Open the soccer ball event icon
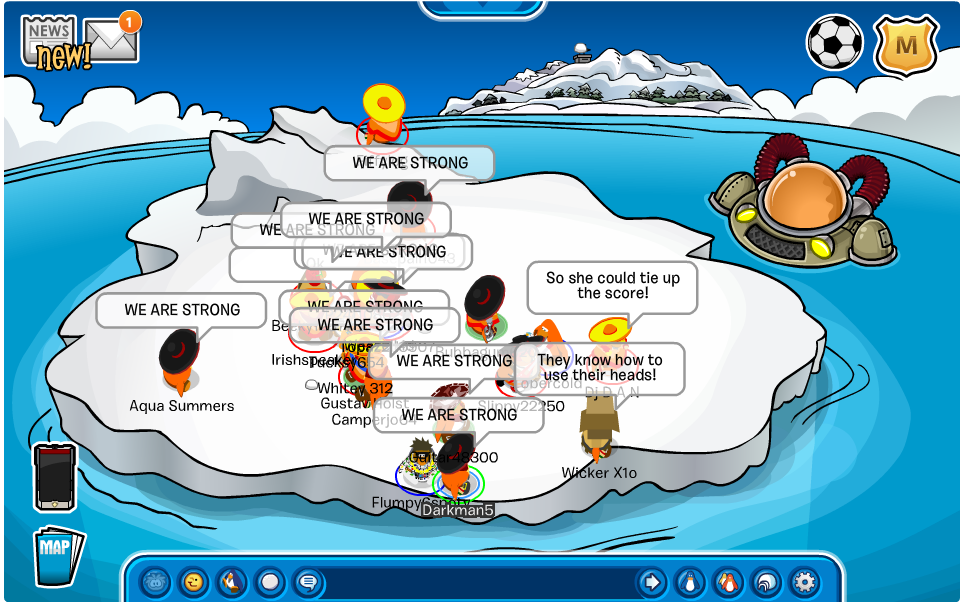 click(x=833, y=44)
